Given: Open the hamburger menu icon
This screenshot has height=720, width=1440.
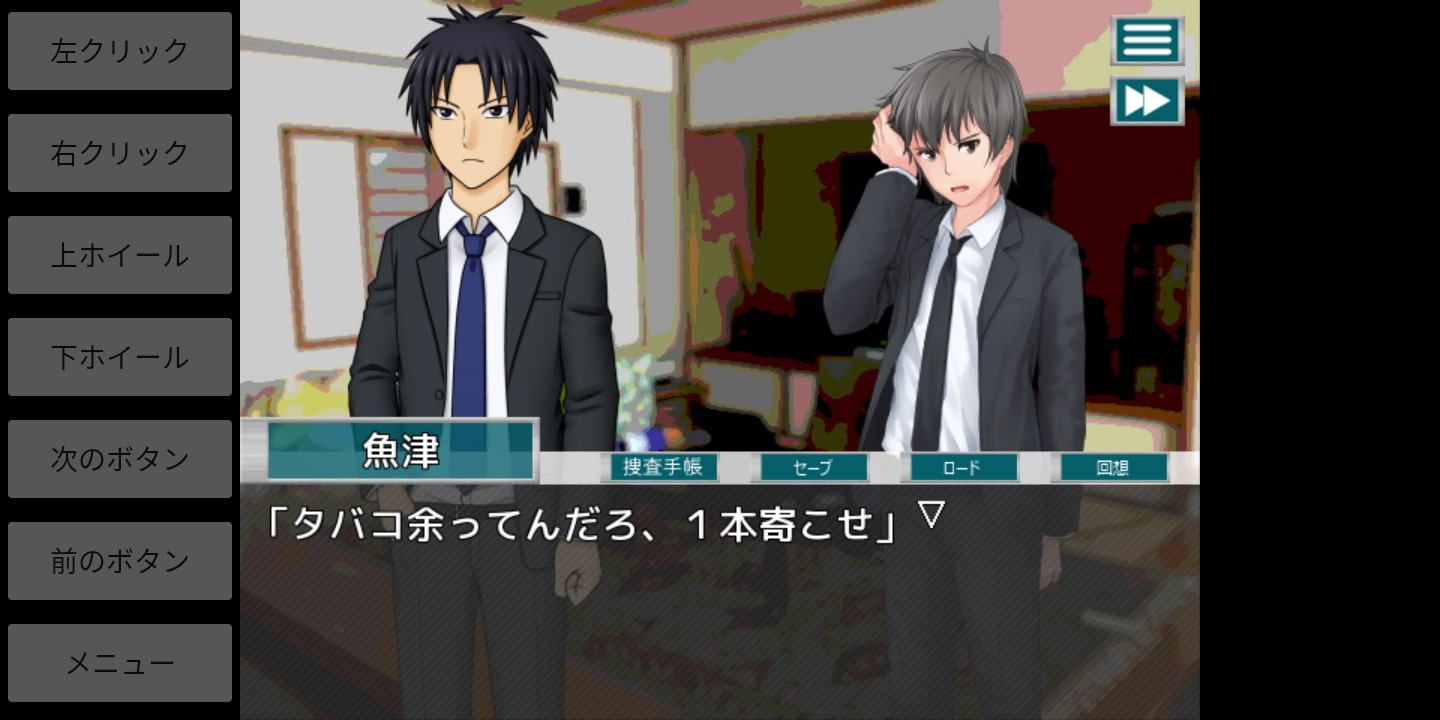Looking at the screenshot, I should (1147, 41).
